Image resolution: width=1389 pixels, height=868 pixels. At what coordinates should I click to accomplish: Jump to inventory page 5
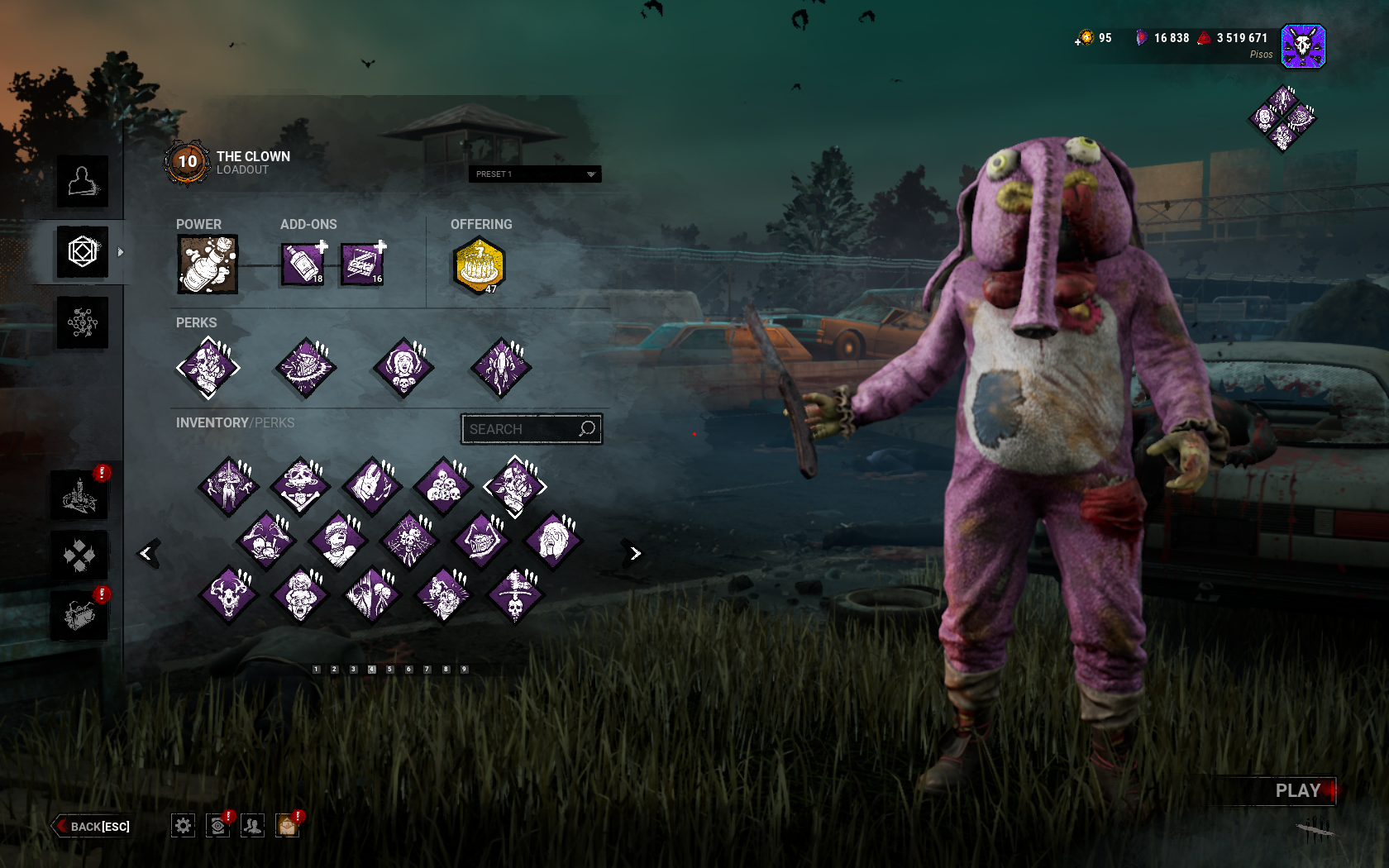[388, 669]
